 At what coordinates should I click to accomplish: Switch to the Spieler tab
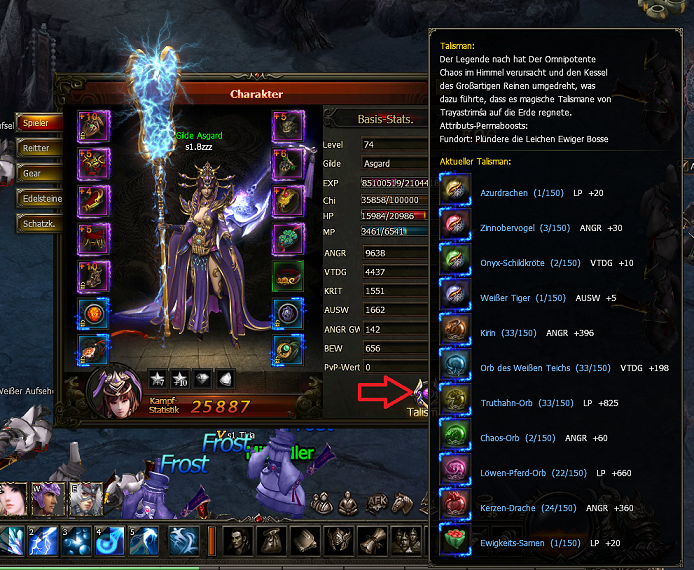[38, 123]
